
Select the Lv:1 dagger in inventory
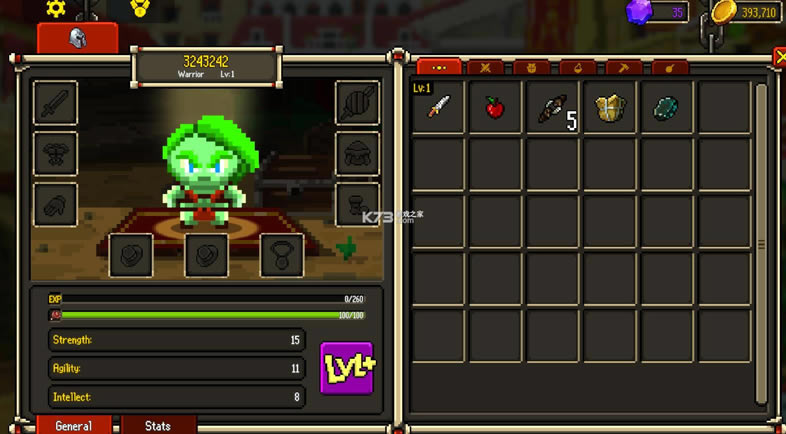click(x=438, y=108)
